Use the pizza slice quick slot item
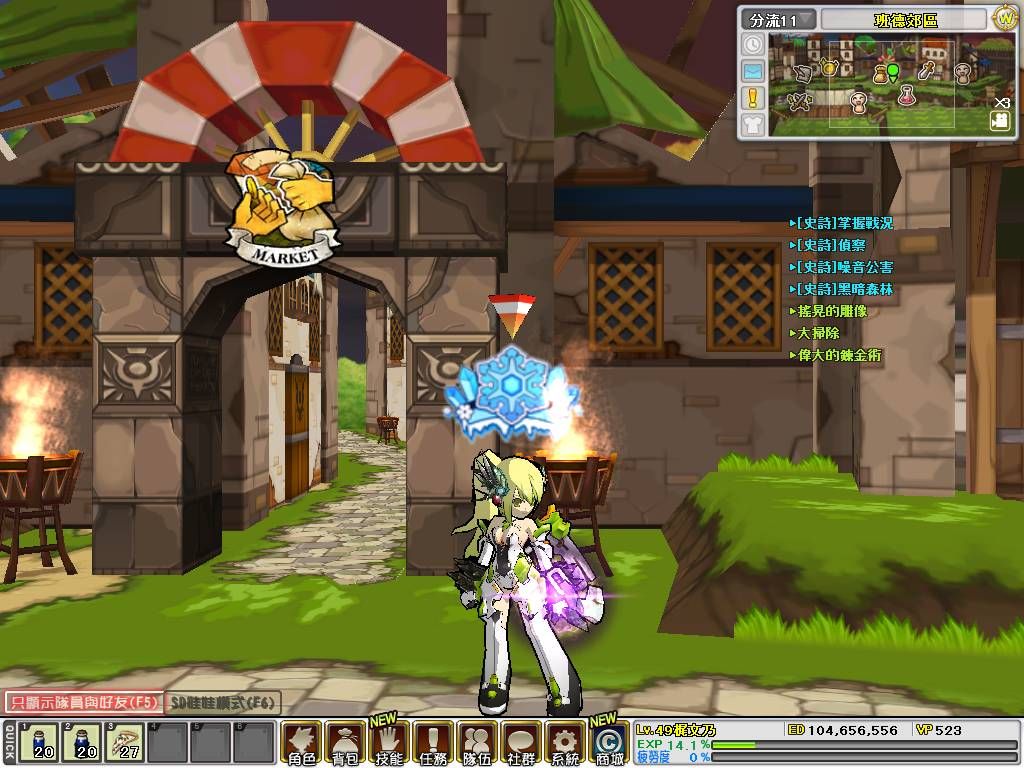Image resolution: width=1024 pixels, height=768 pixels. (x=123, y=743)
